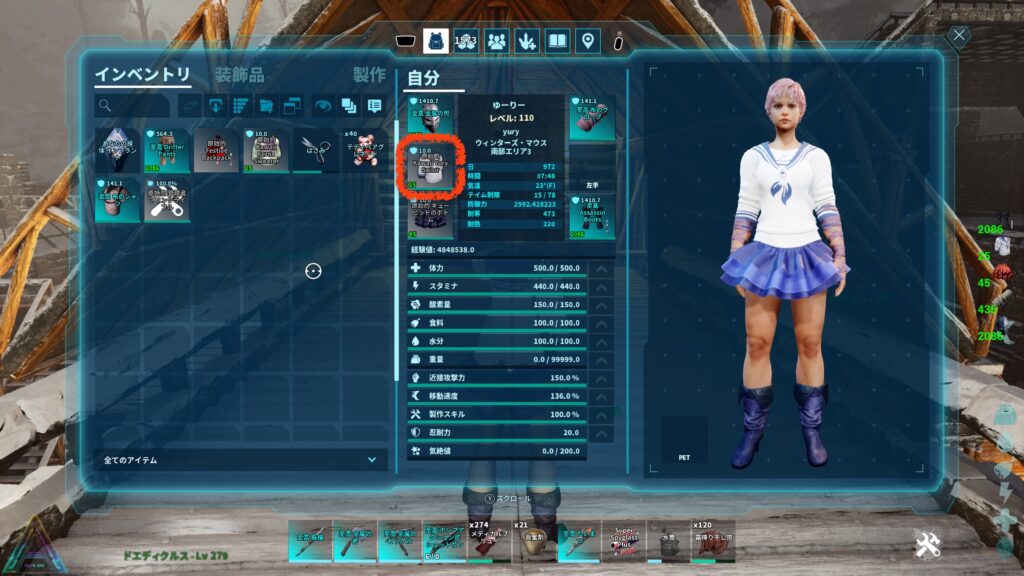Open the map pin icon tab
The image size is (1024, 576).
coord(588,41)
